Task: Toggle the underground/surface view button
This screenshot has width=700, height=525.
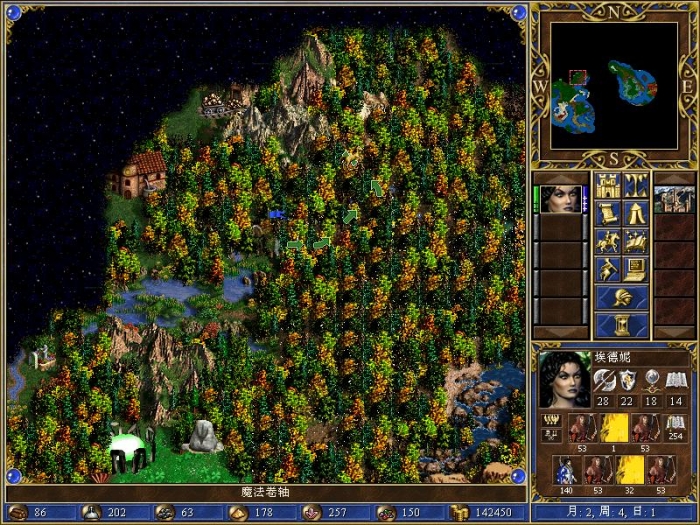Action: (x=636, y=185)
